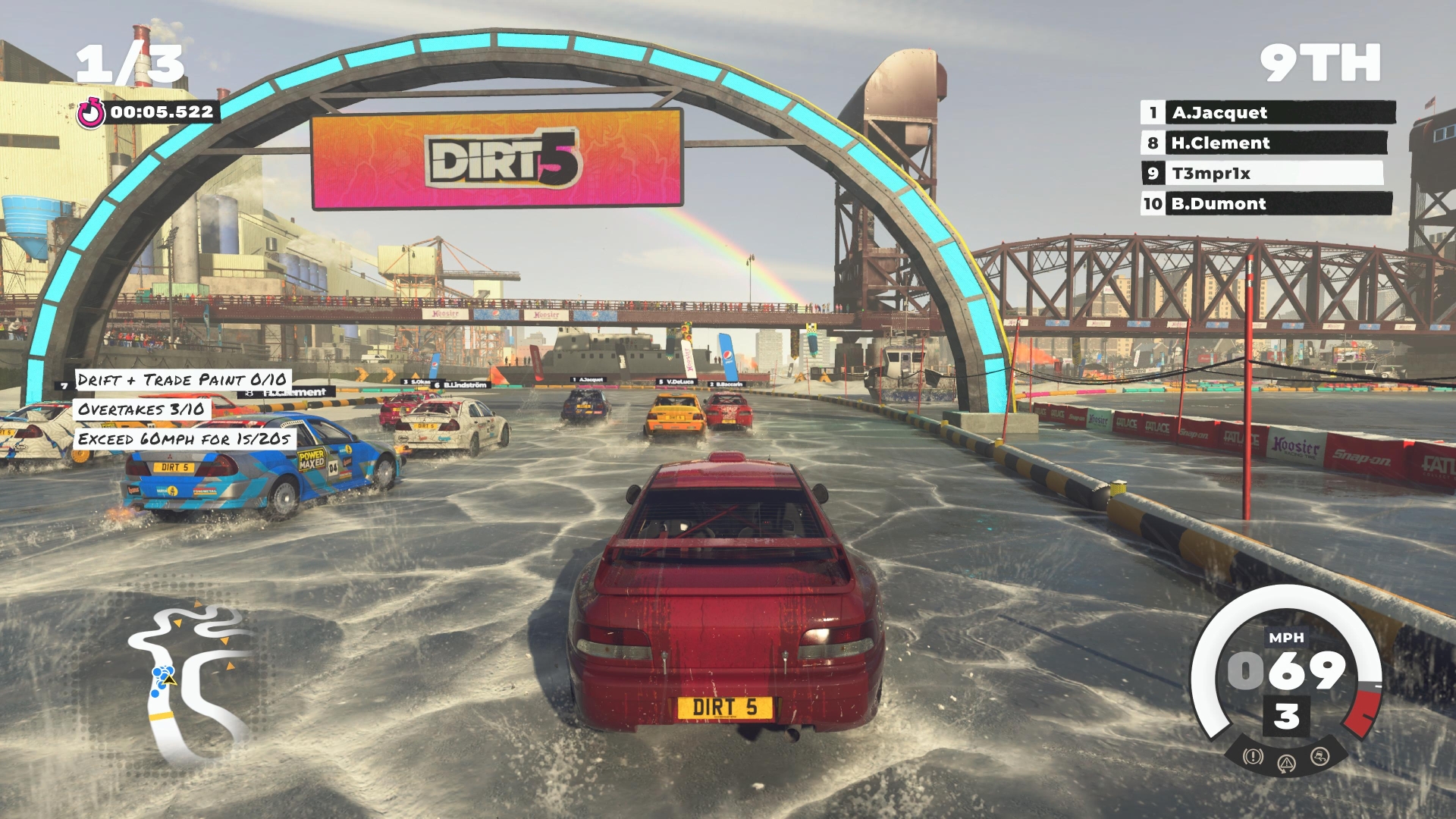The image size is (1456, 819).
Task: Open the Drift + Trade Paint objective
Action: 182,380
